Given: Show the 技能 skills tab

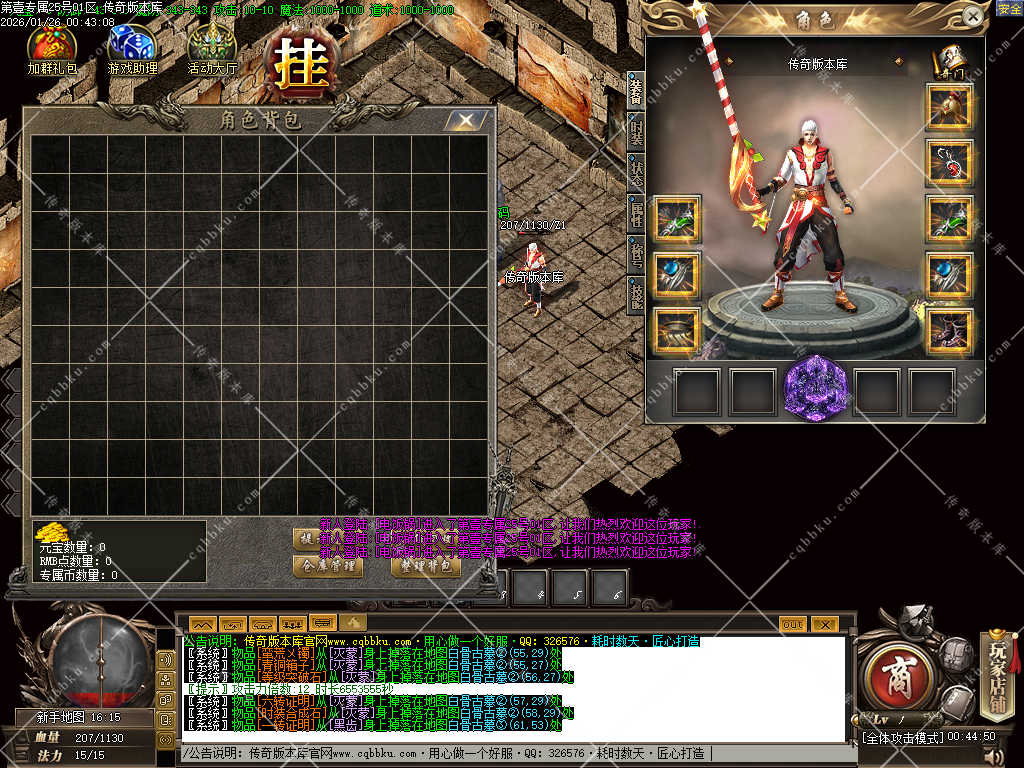Looking at the screenshot, I should [636, 293].
